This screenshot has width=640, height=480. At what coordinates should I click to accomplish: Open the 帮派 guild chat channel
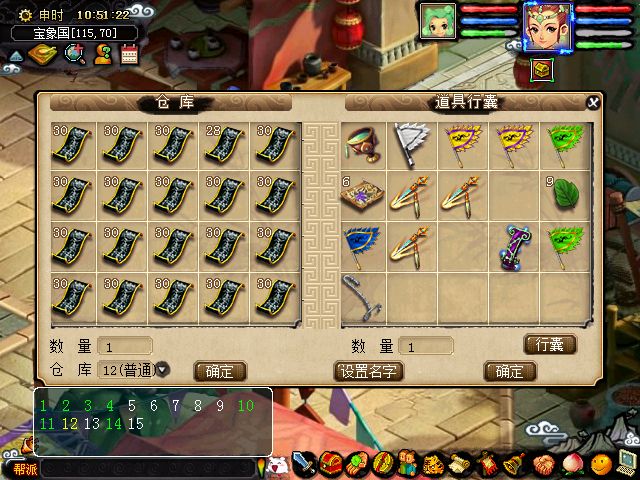[22, 467]
